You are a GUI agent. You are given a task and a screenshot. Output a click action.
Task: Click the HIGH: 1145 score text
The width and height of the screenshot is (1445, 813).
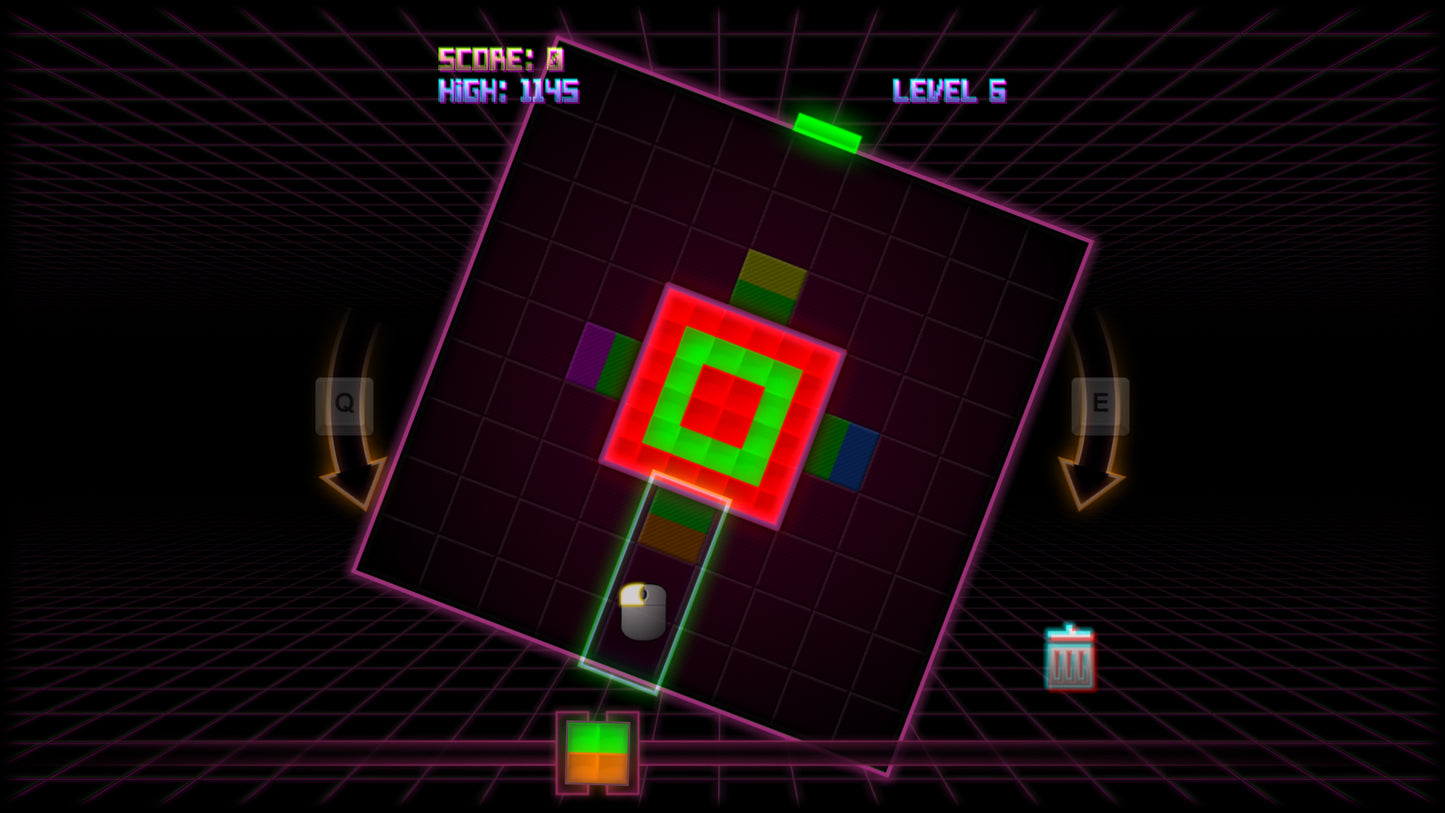coord(510,91)
